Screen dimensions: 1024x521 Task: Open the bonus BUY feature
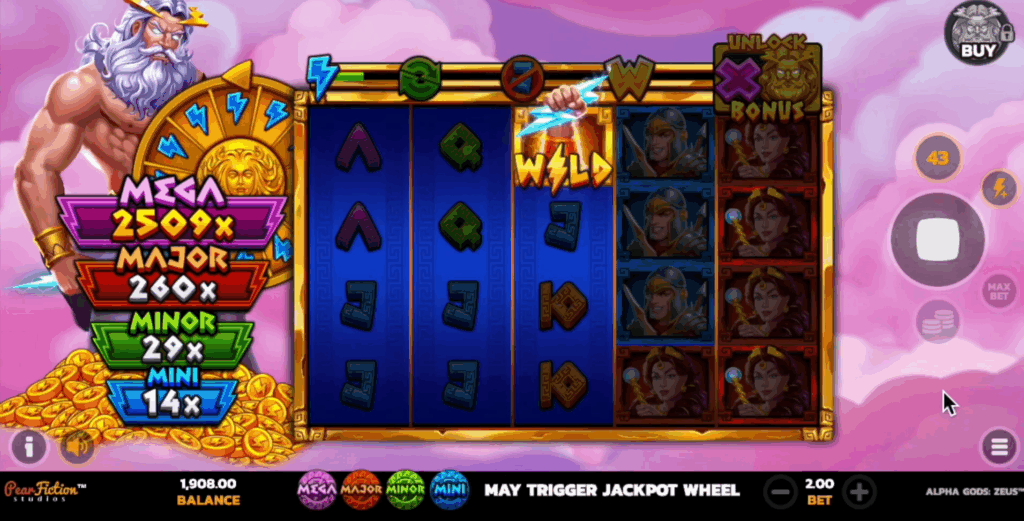(x=977, y=33)
